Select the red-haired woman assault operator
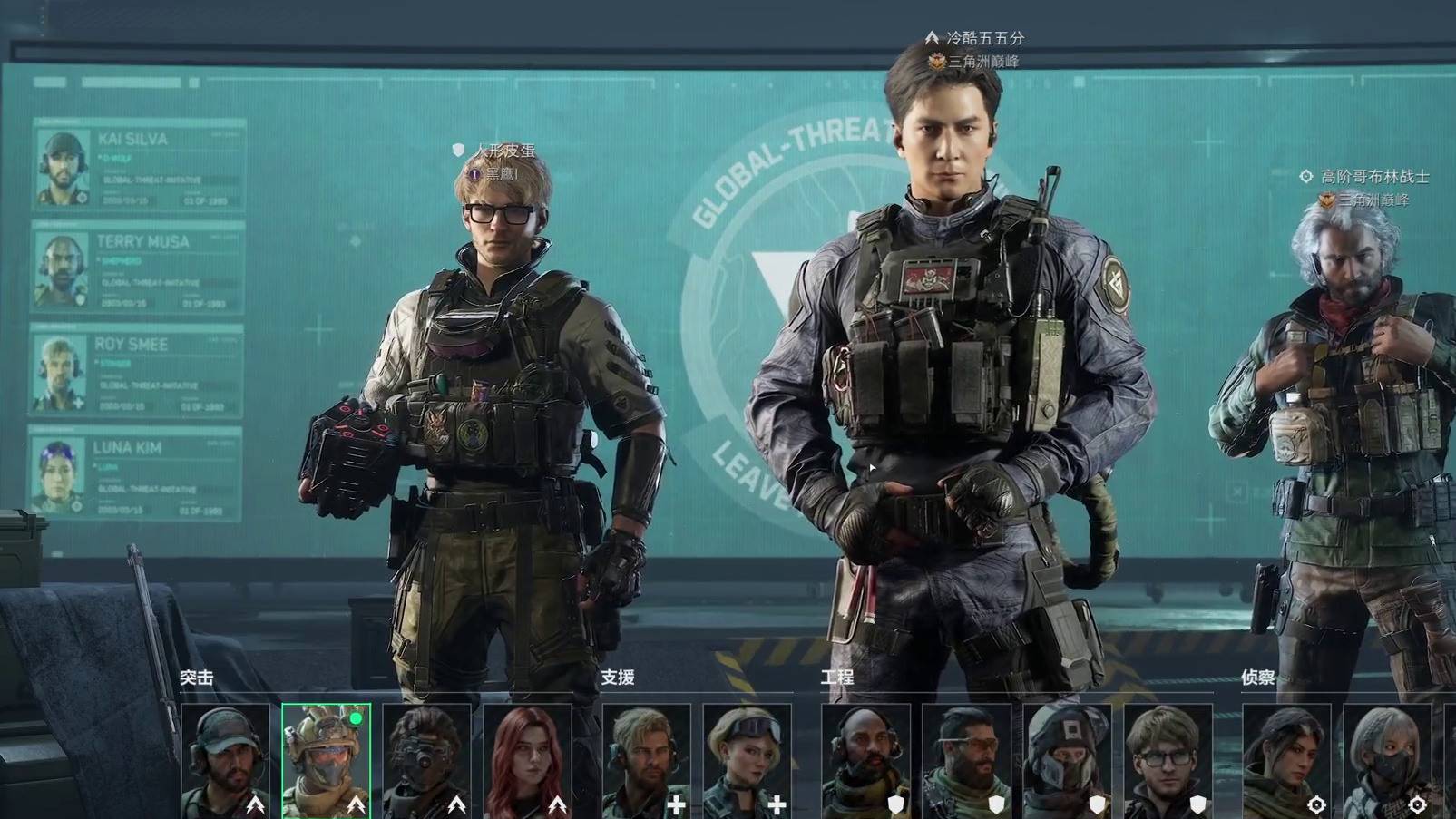 [x=528, y=760]
